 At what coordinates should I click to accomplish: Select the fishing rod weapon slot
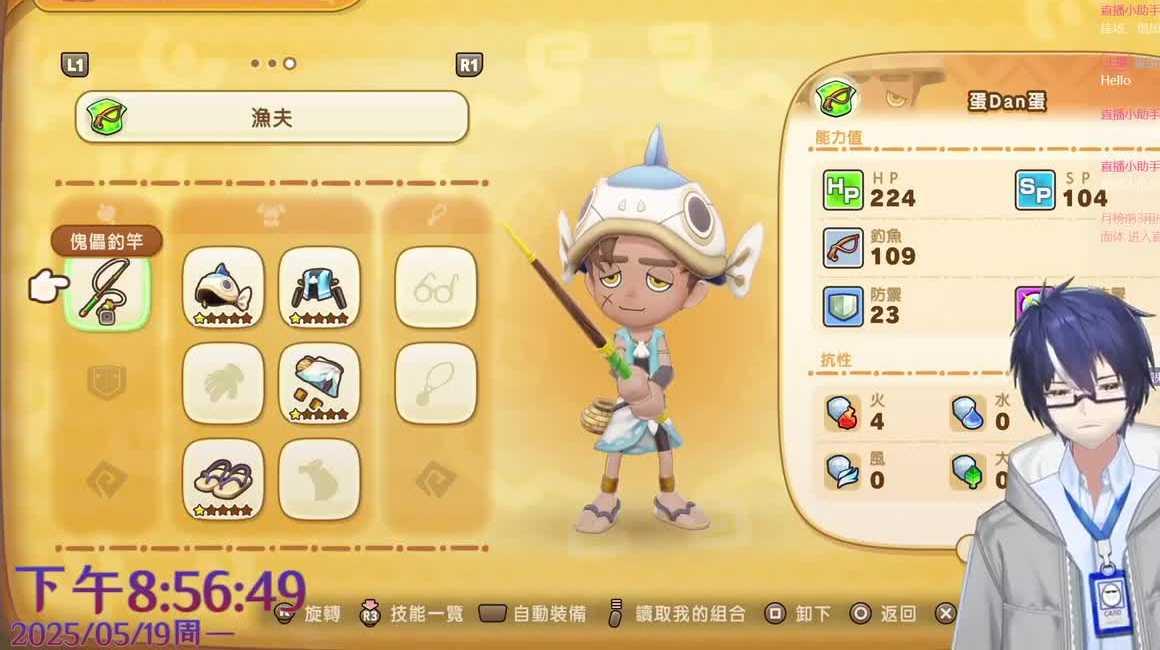[x=107, y=290]
